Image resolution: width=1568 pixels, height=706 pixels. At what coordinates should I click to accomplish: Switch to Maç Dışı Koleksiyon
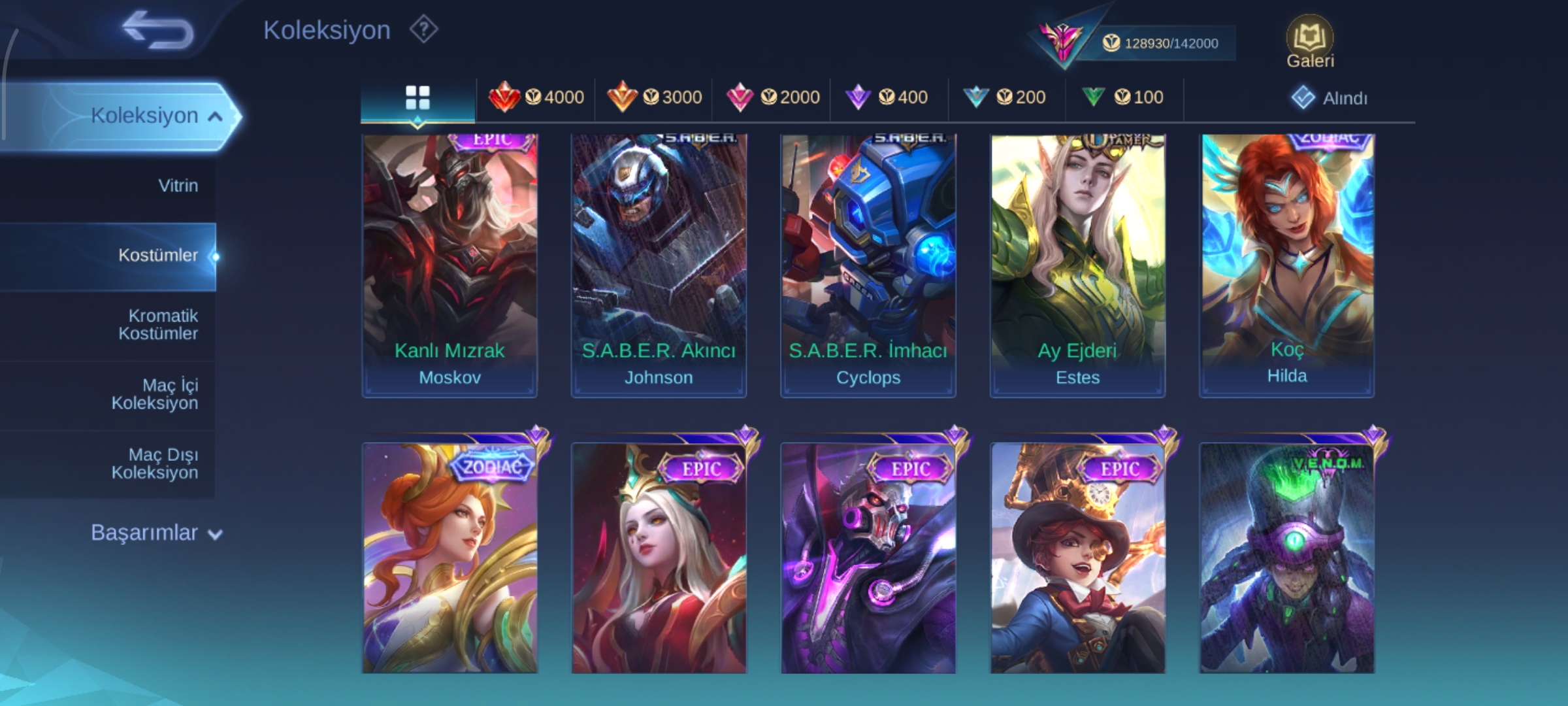[x=155, y=463]
